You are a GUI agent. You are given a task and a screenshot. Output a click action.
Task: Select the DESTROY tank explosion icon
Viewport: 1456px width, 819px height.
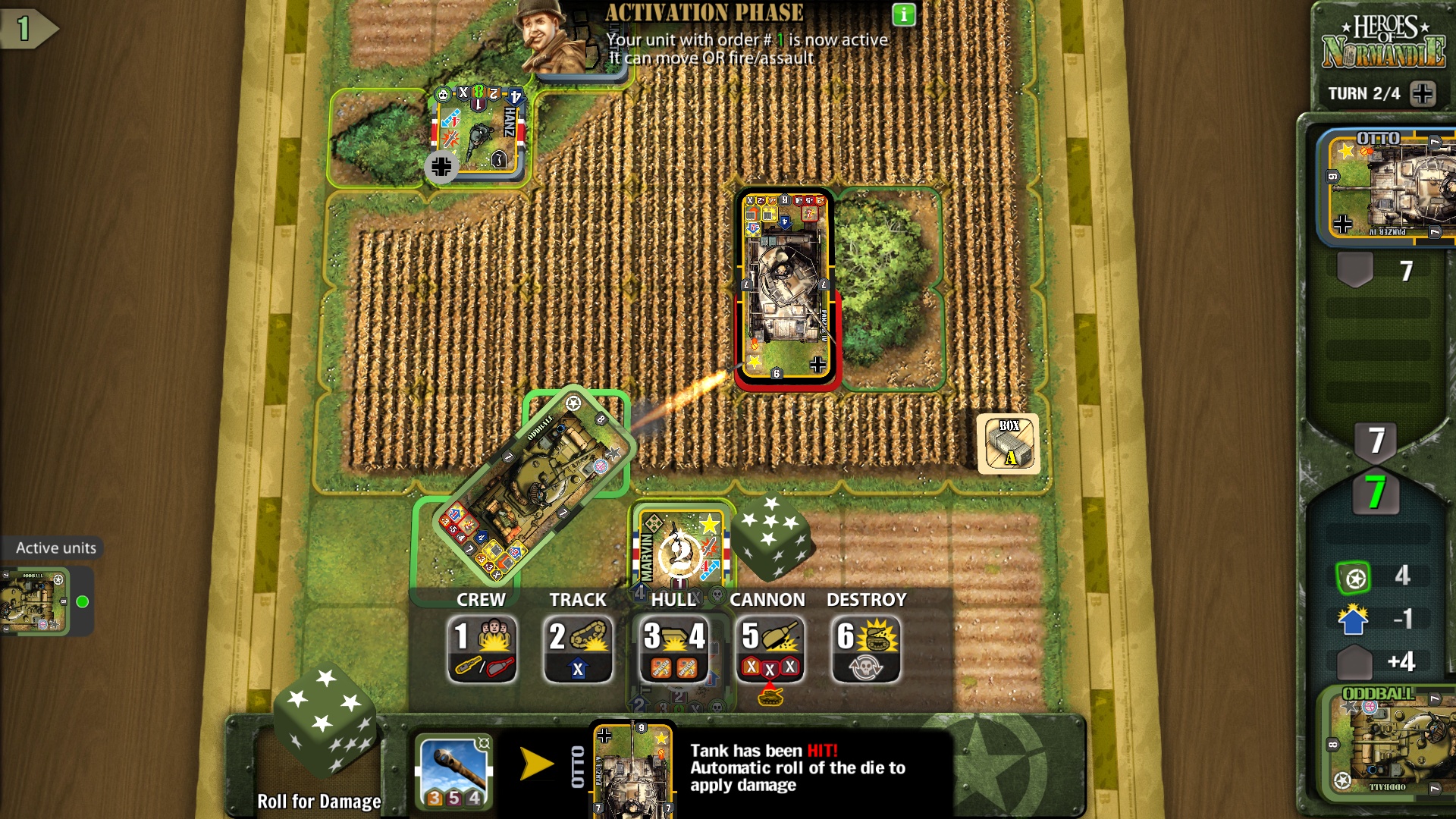(864, 641)
